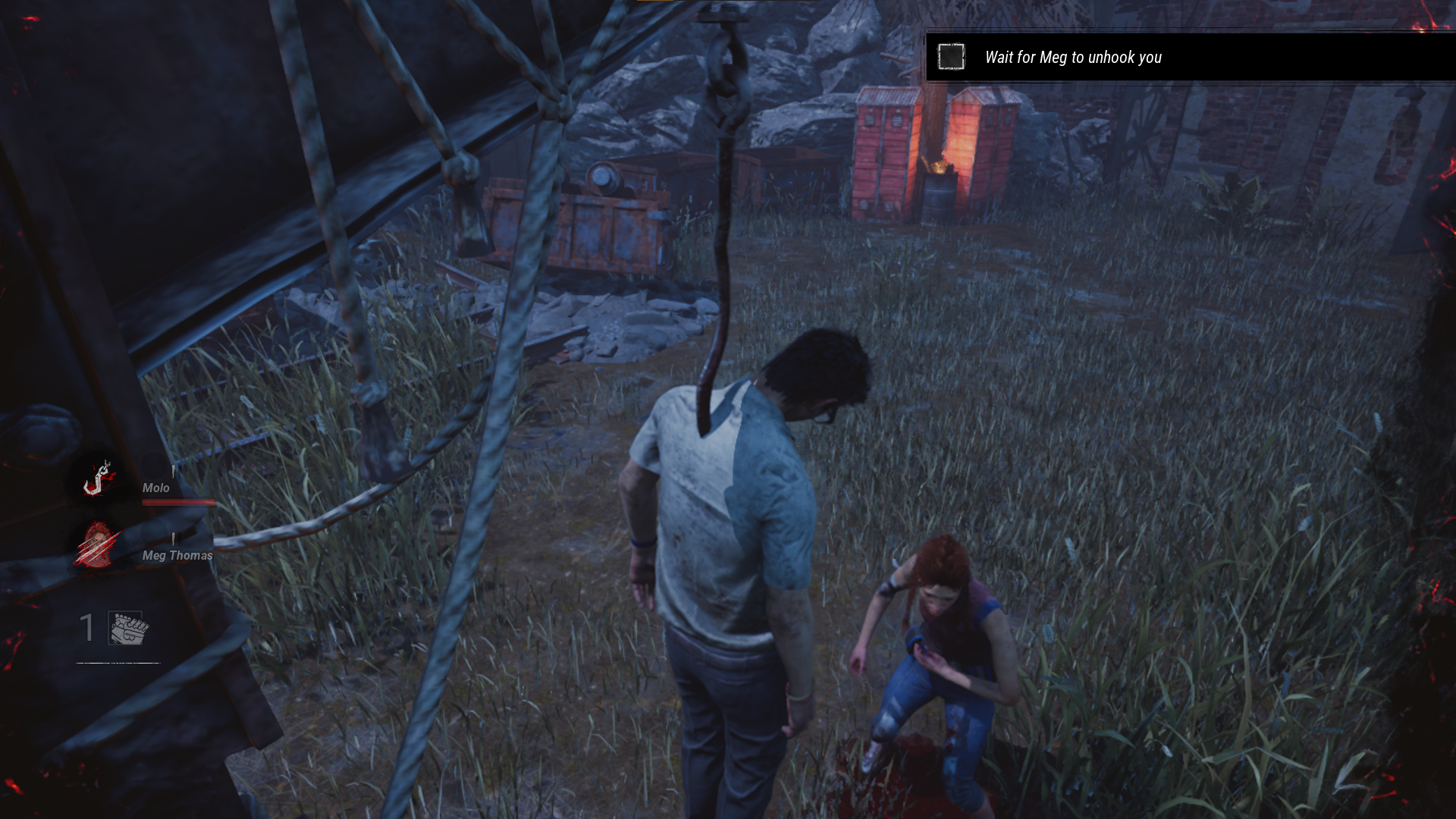
Task: Select Meg Thomas's injured portrait icon
Action: [98, 544]
